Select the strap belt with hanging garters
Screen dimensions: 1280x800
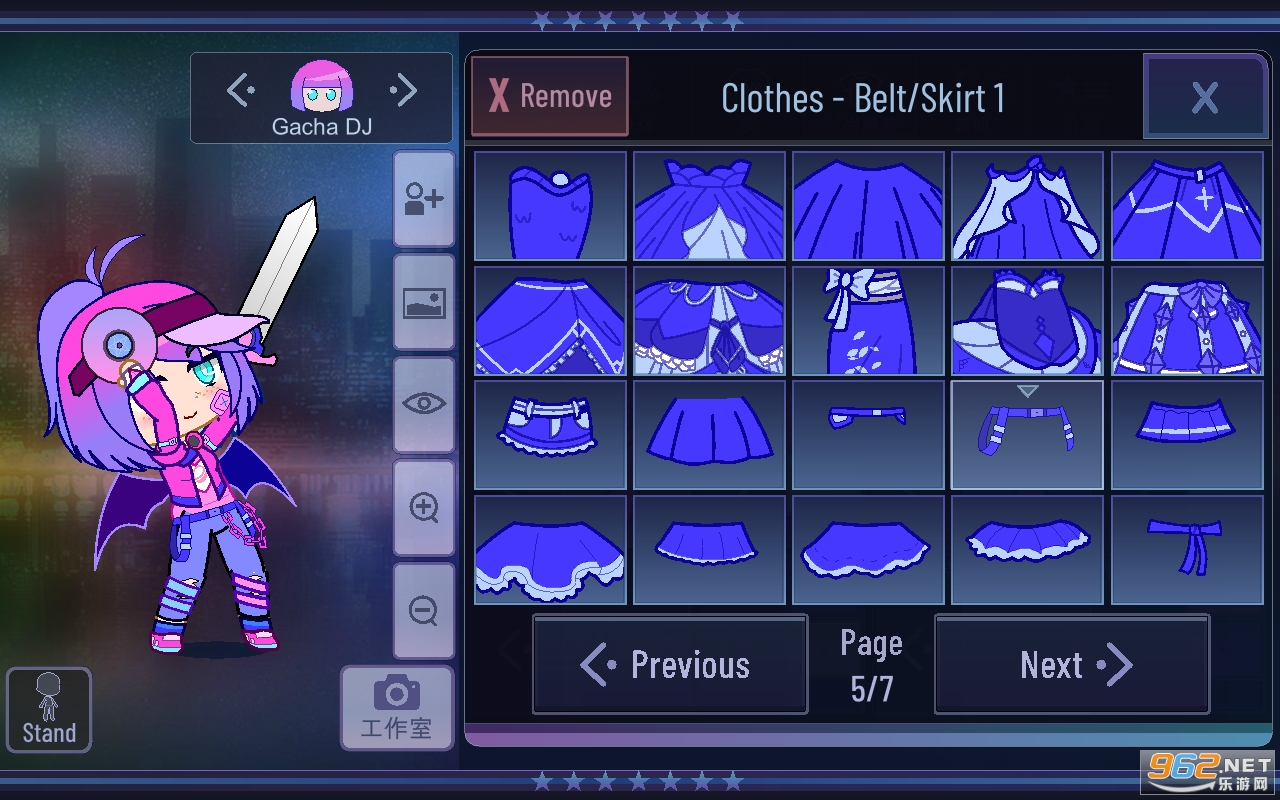point(1027,435)
